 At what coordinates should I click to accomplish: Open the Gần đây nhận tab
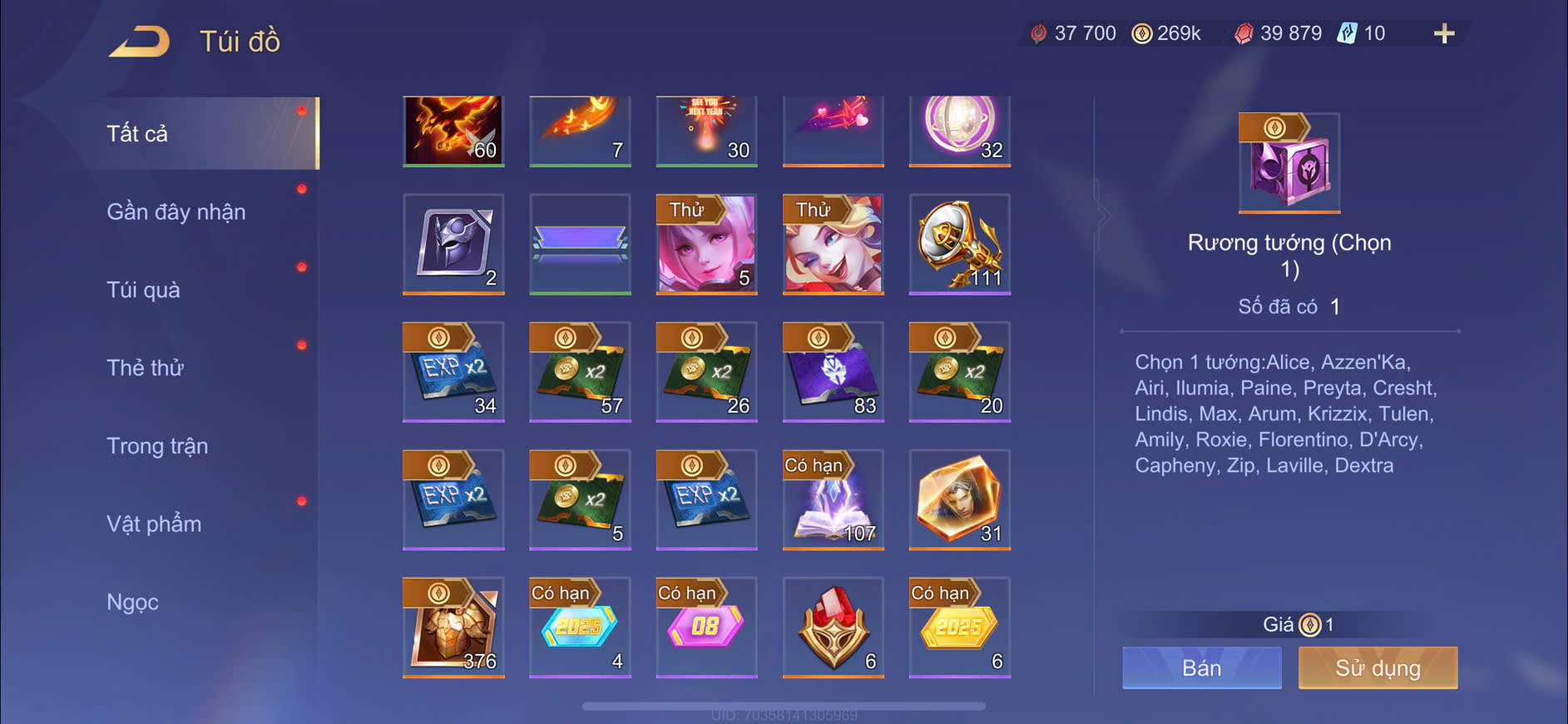coord(176,212)
